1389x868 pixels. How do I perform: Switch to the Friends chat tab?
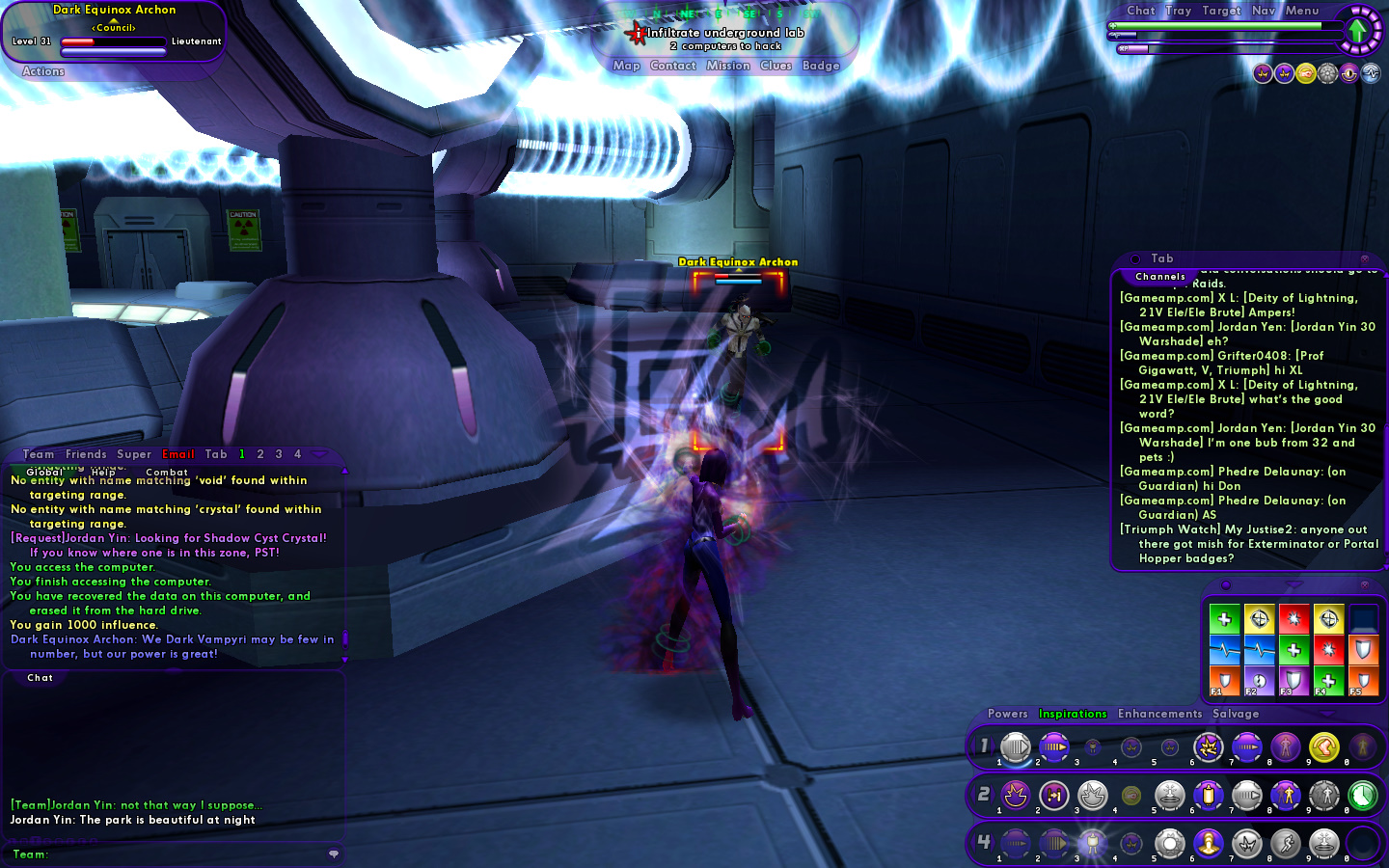click(86, 454)
